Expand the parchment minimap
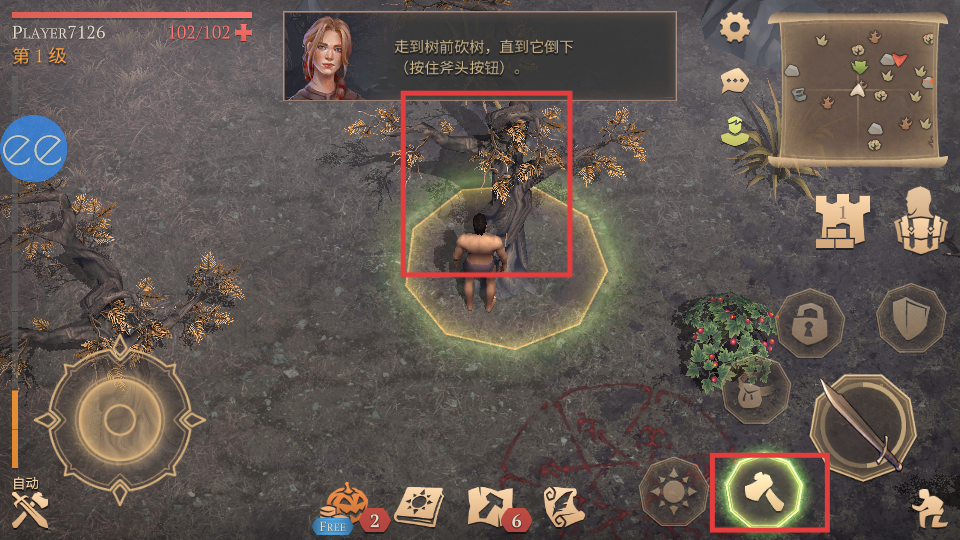 pyautogui.click(x=863, y=91)
